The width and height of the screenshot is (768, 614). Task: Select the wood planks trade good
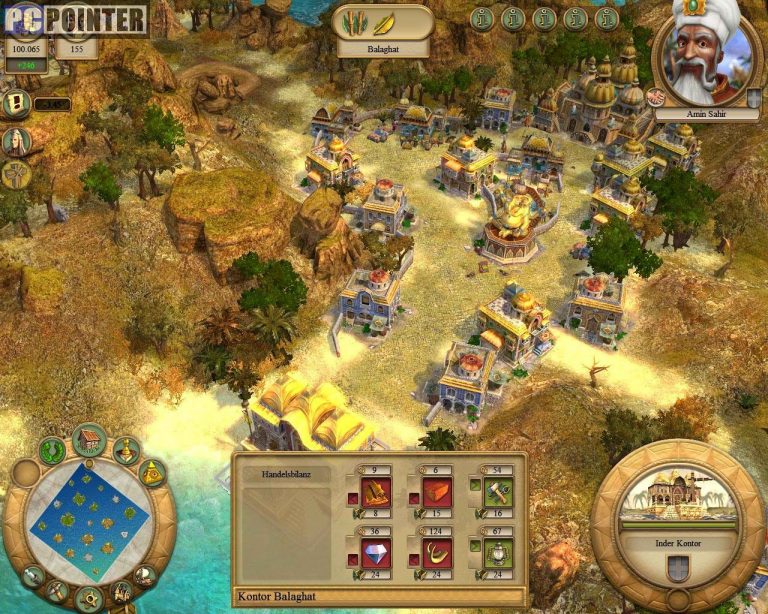(x=376, y=492)
